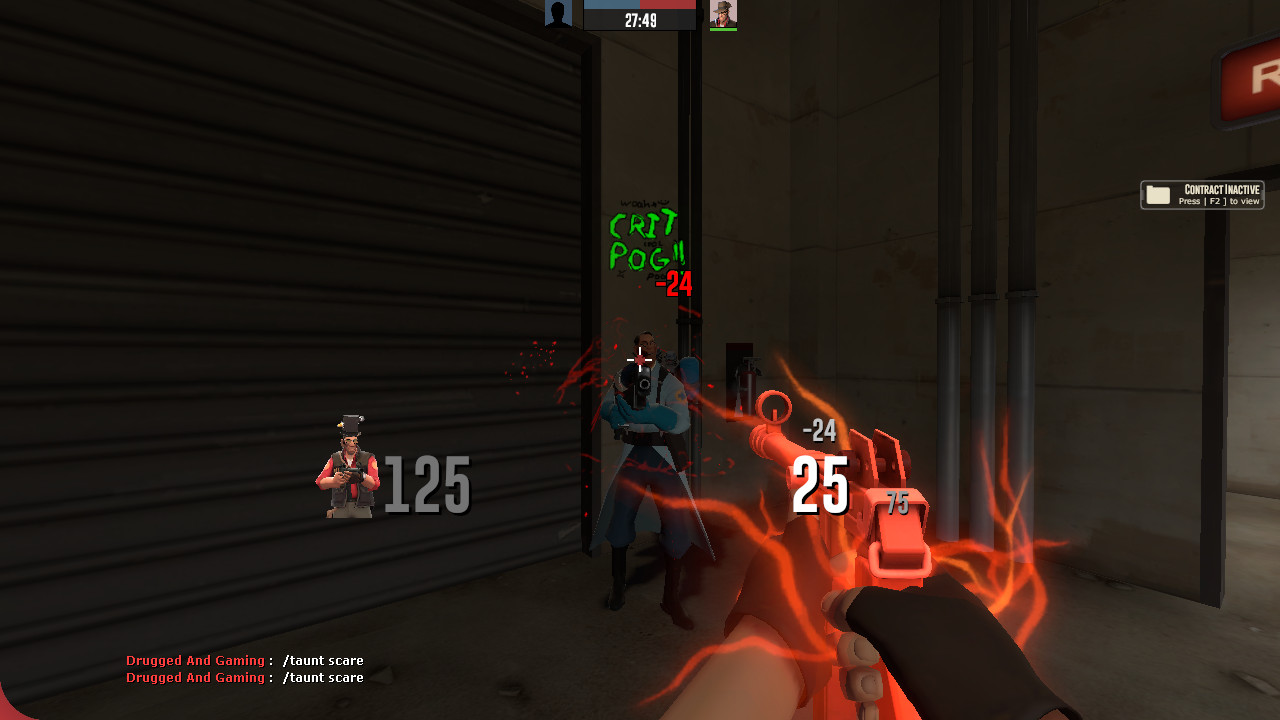This screenshot has width=1280, height=720.
Task: Click the Sniper class portrait top right
Action: (x=722, y=13)
